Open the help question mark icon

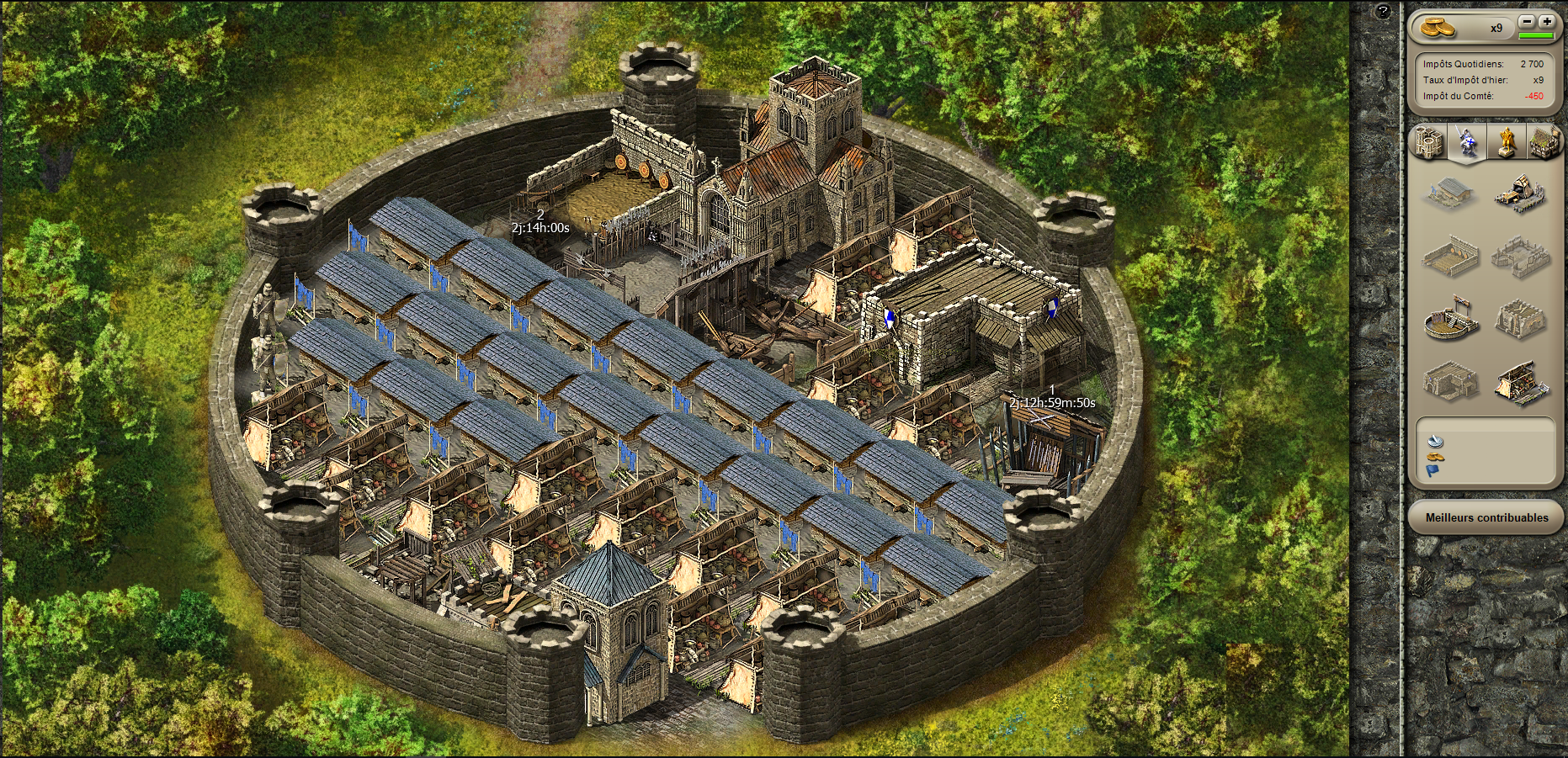(1383, 12)
